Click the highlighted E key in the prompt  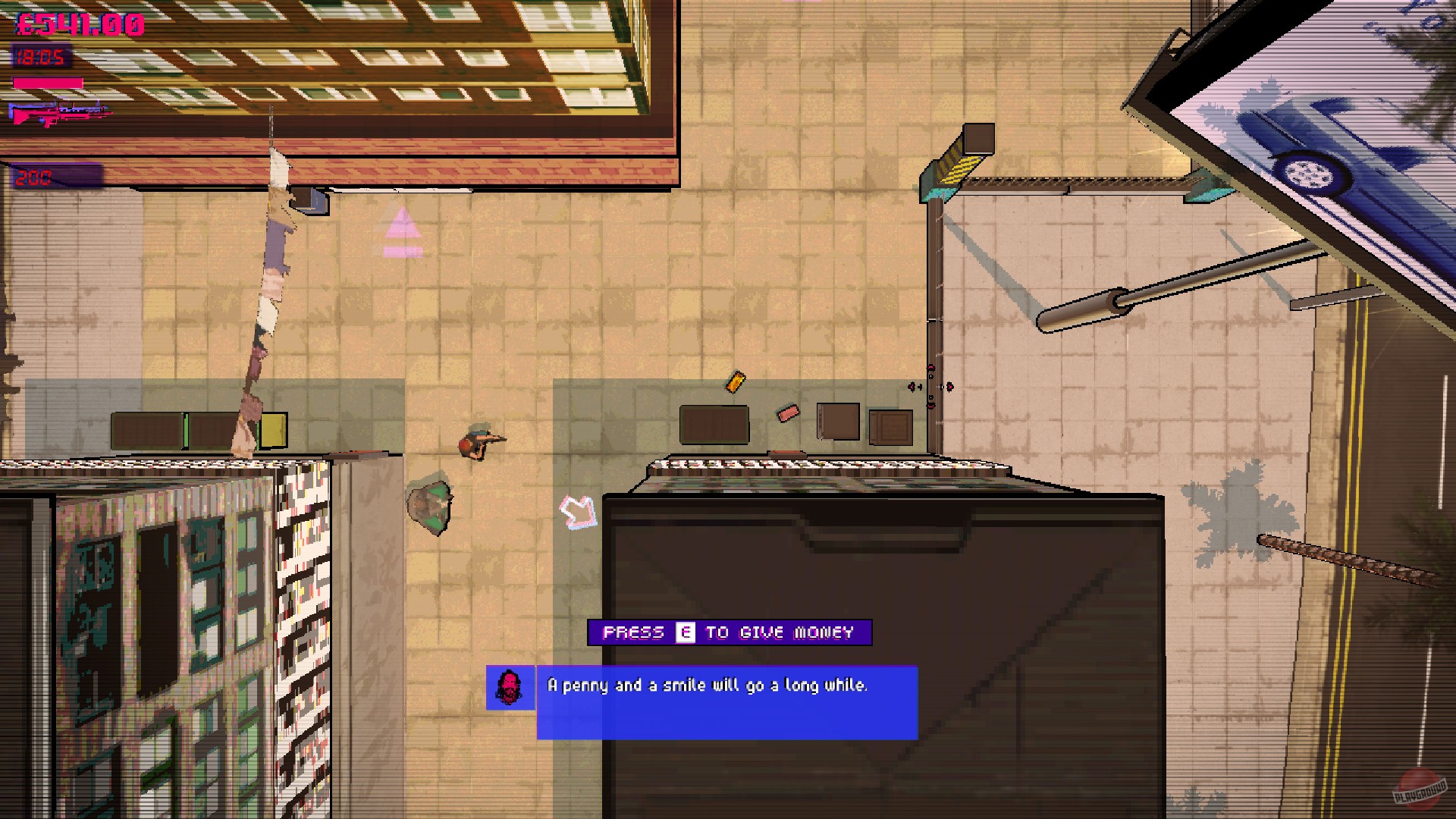pos(685,632)
